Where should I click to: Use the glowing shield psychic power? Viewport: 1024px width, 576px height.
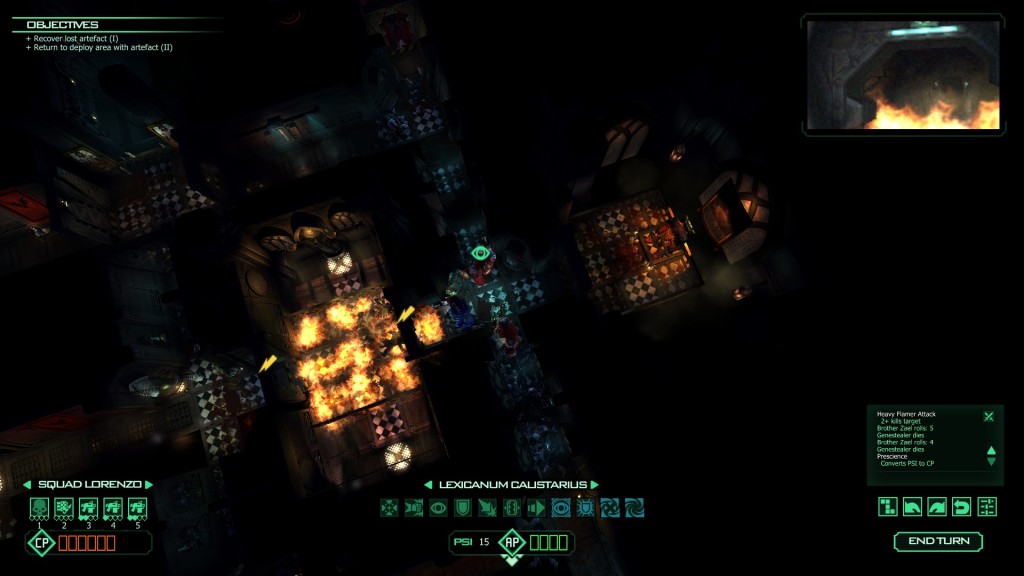click(x=586, y=508)
